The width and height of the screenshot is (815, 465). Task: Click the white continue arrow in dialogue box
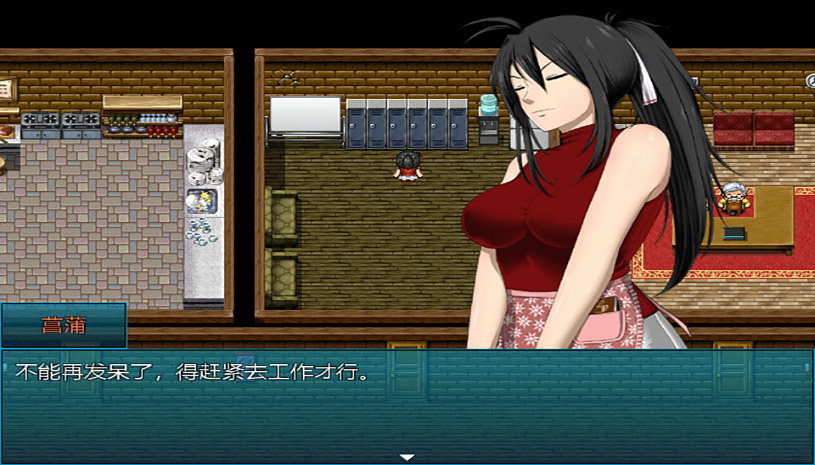407,457
